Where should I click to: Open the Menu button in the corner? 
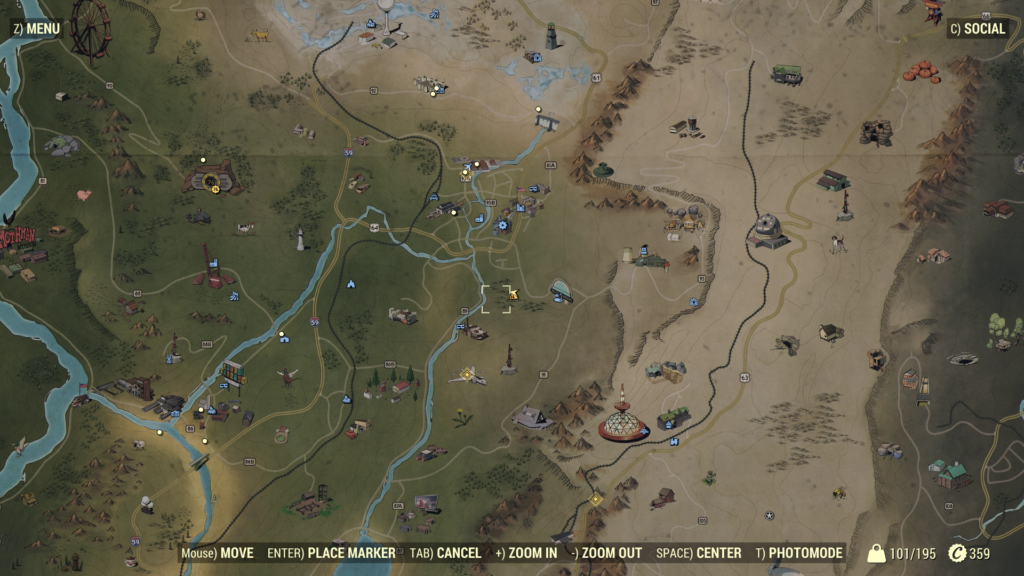click(37, 28)
